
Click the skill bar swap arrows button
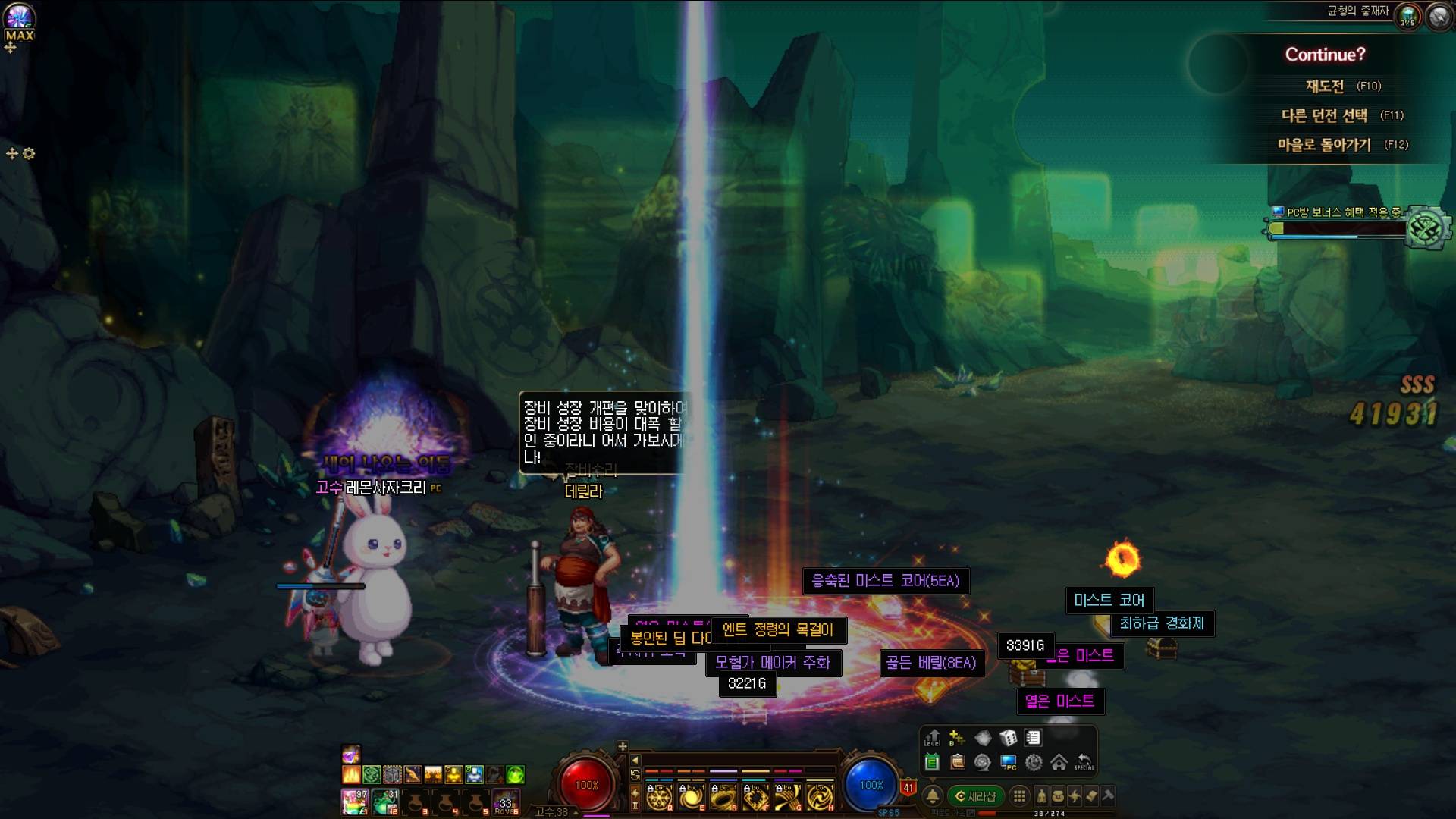635,774
